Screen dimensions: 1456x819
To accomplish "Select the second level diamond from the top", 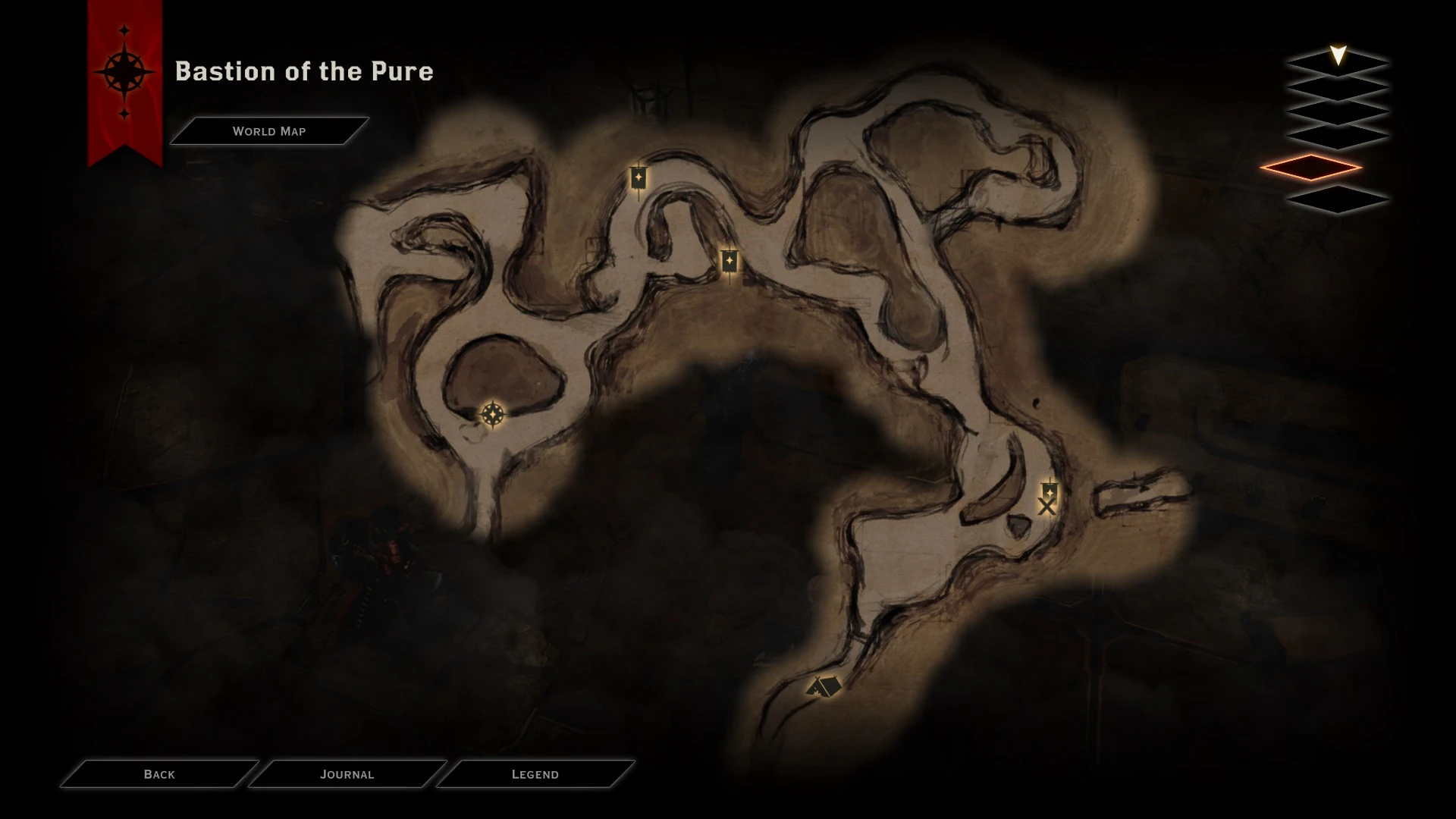I will pos(1338,88).
